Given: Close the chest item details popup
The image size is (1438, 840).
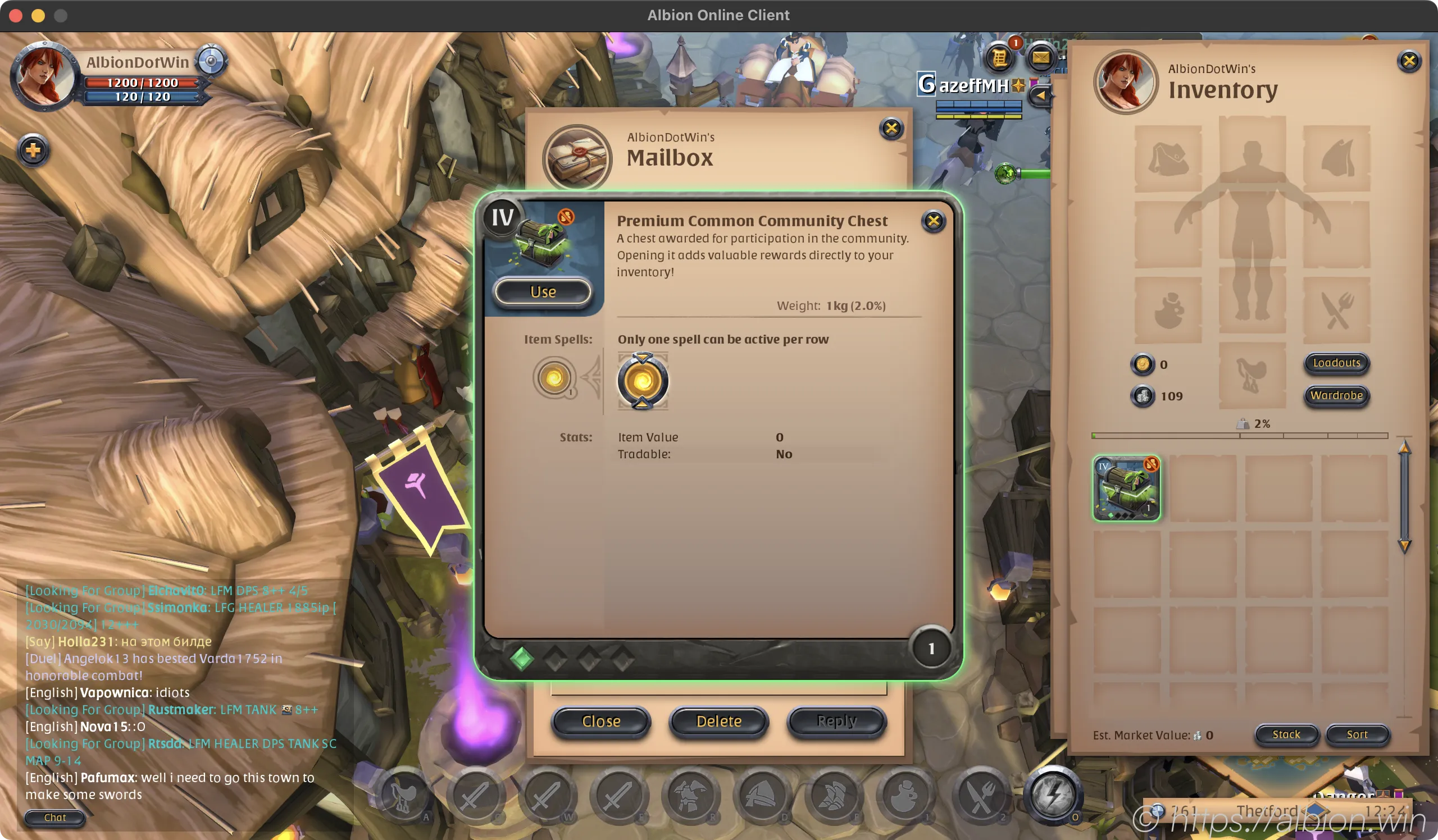Looking at the screenshot, I should [934, 221].
